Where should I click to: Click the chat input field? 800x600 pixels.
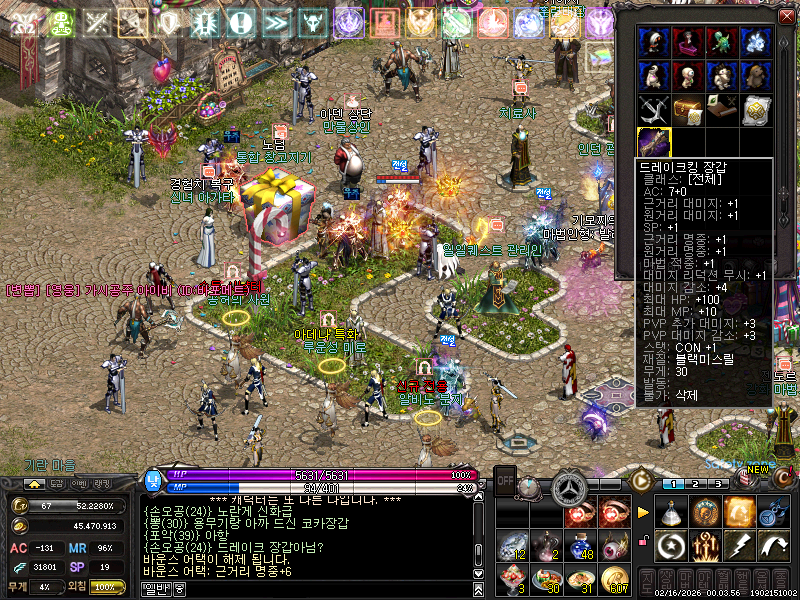tap(320, 589)
